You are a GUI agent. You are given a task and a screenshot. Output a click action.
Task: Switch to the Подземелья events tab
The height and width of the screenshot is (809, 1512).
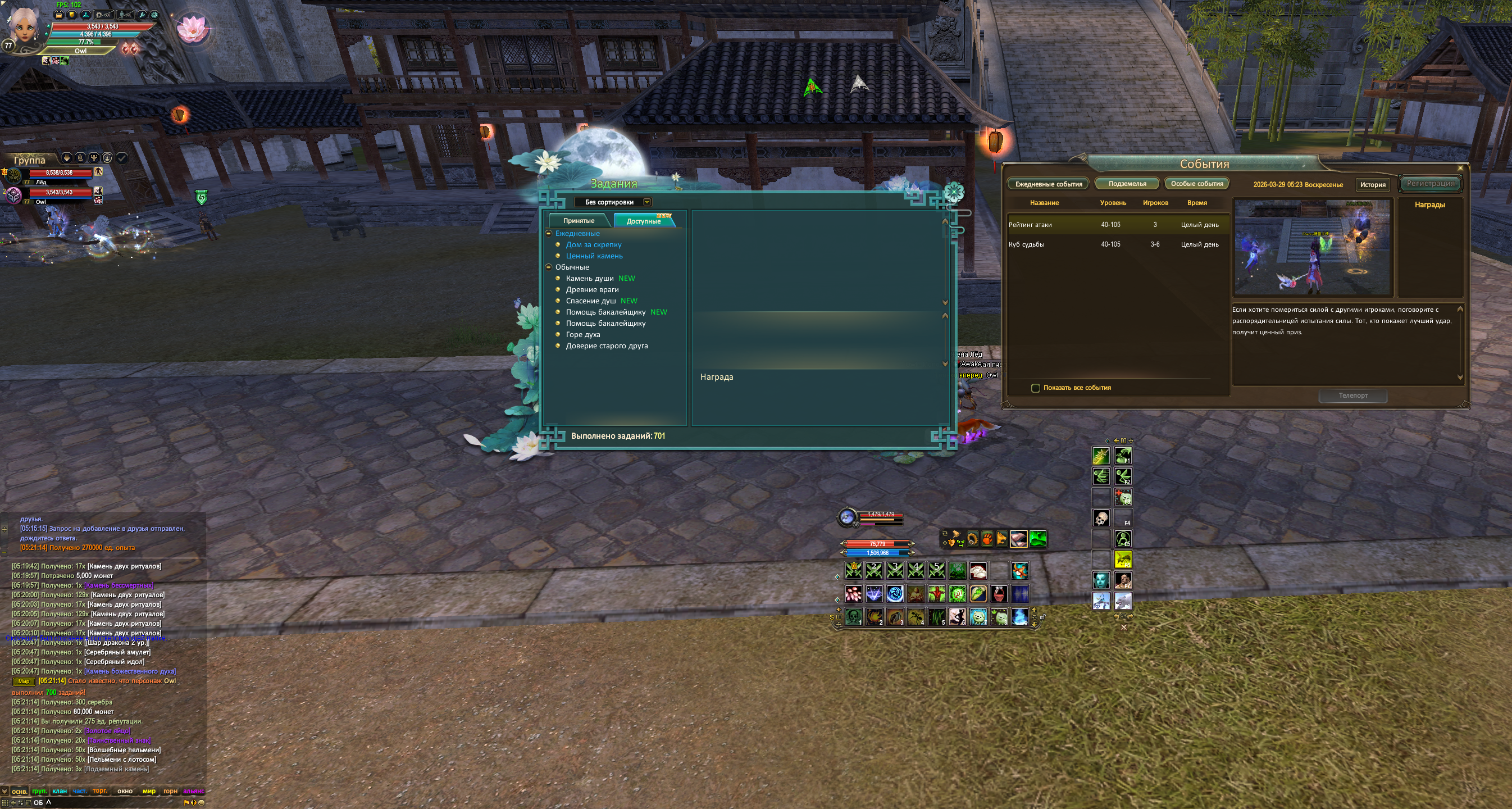point(1127,184)
